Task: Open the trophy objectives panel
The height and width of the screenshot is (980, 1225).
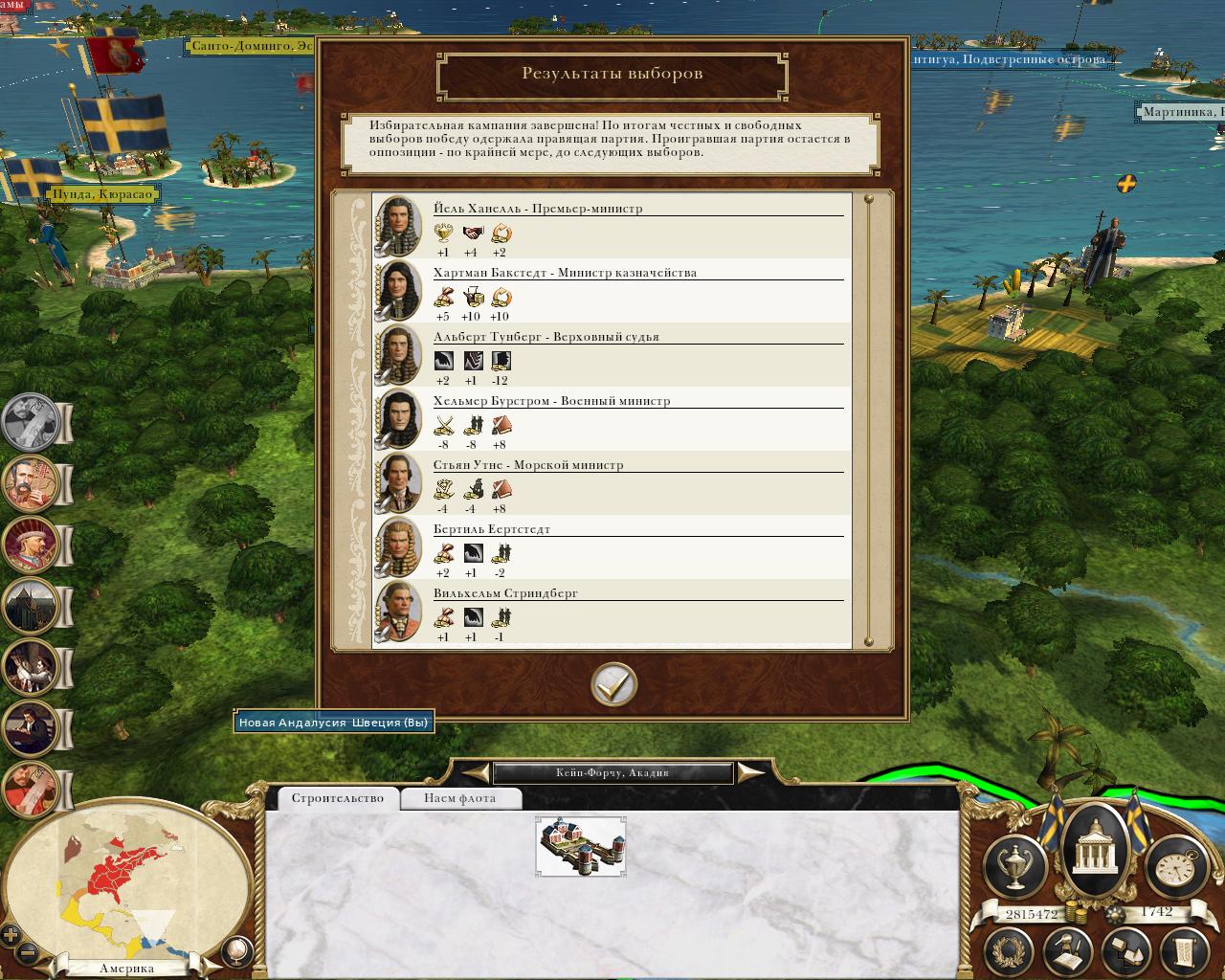Action: point(1013,866)
